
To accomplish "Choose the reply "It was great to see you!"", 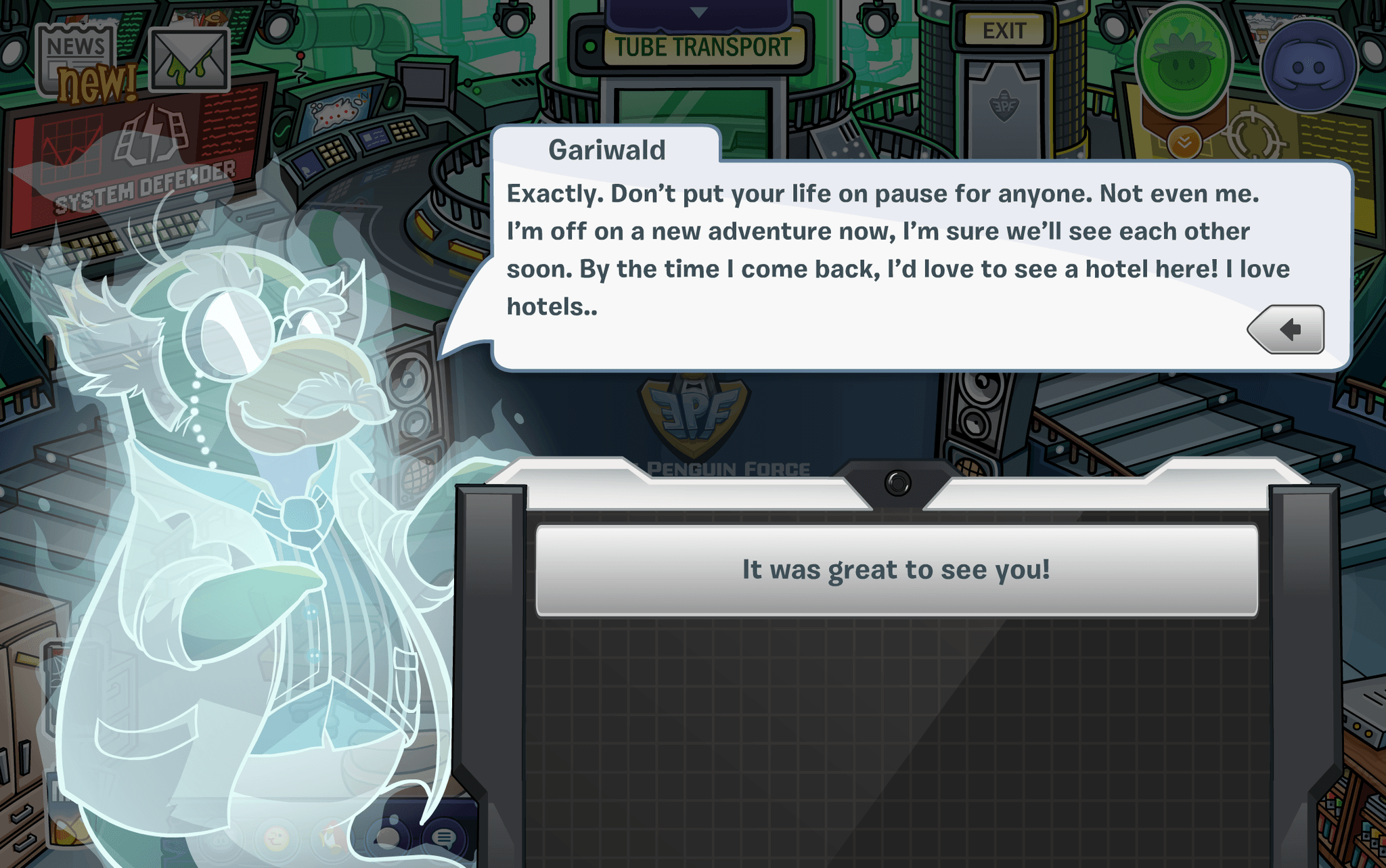I will (896, 570).
